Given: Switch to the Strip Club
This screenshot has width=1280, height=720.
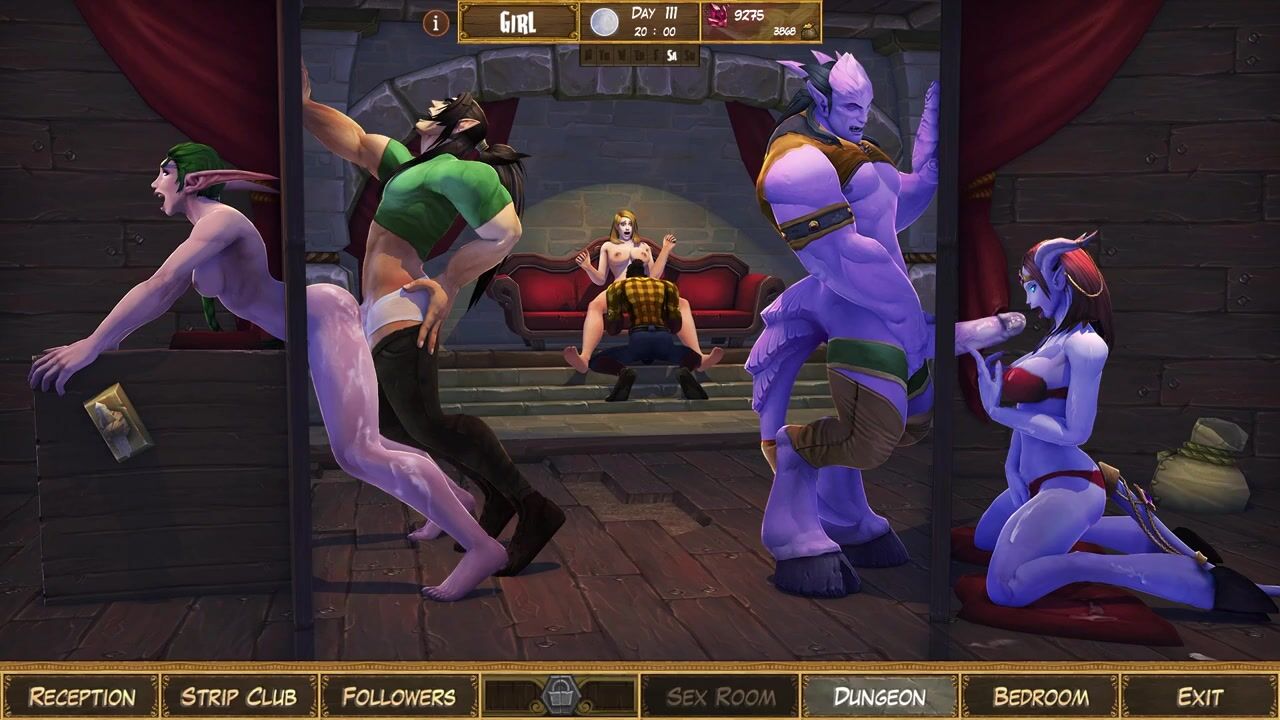Looking at the screenshot, I should coord(239,696).
